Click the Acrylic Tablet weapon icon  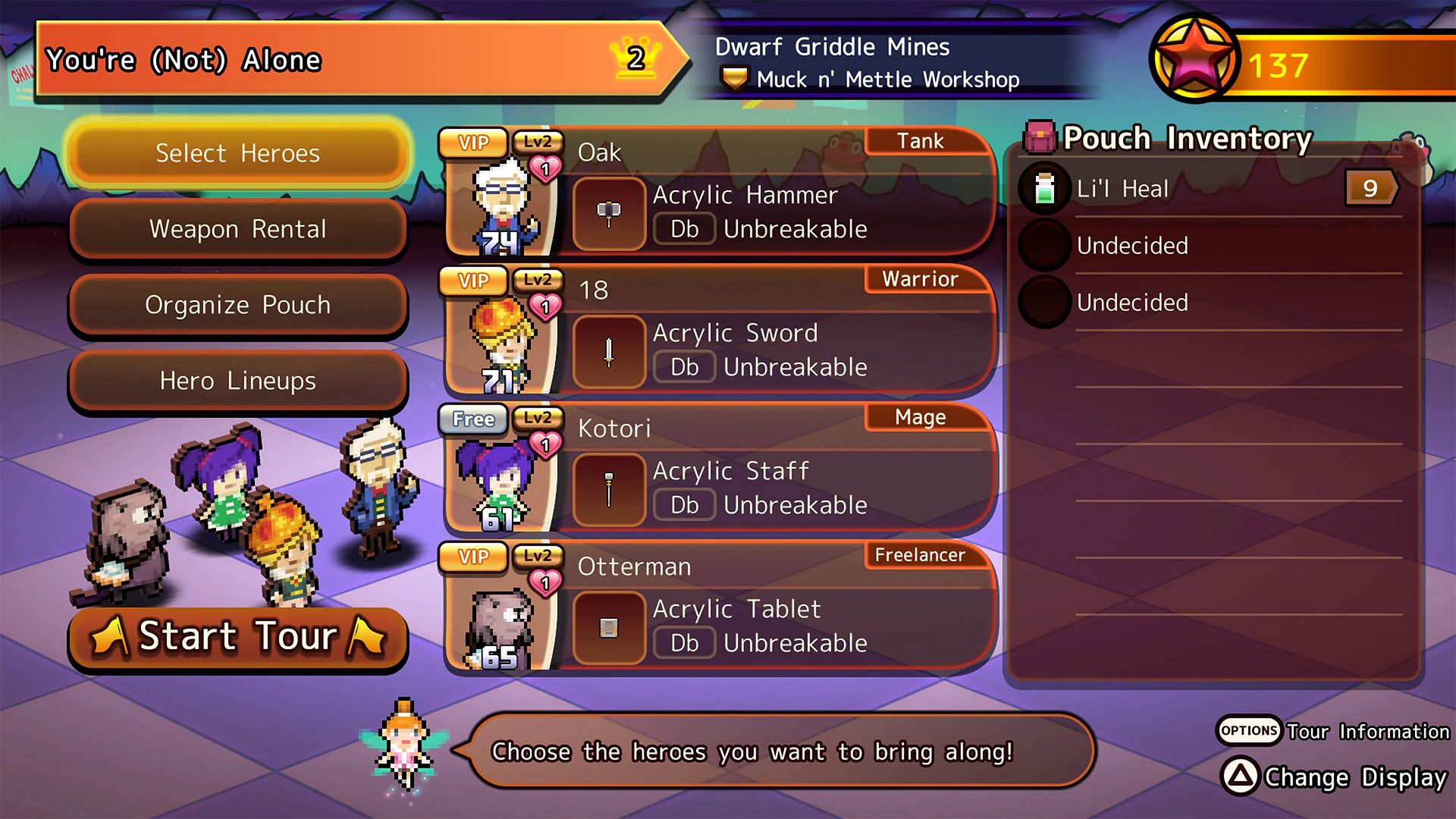click(609, 628)
